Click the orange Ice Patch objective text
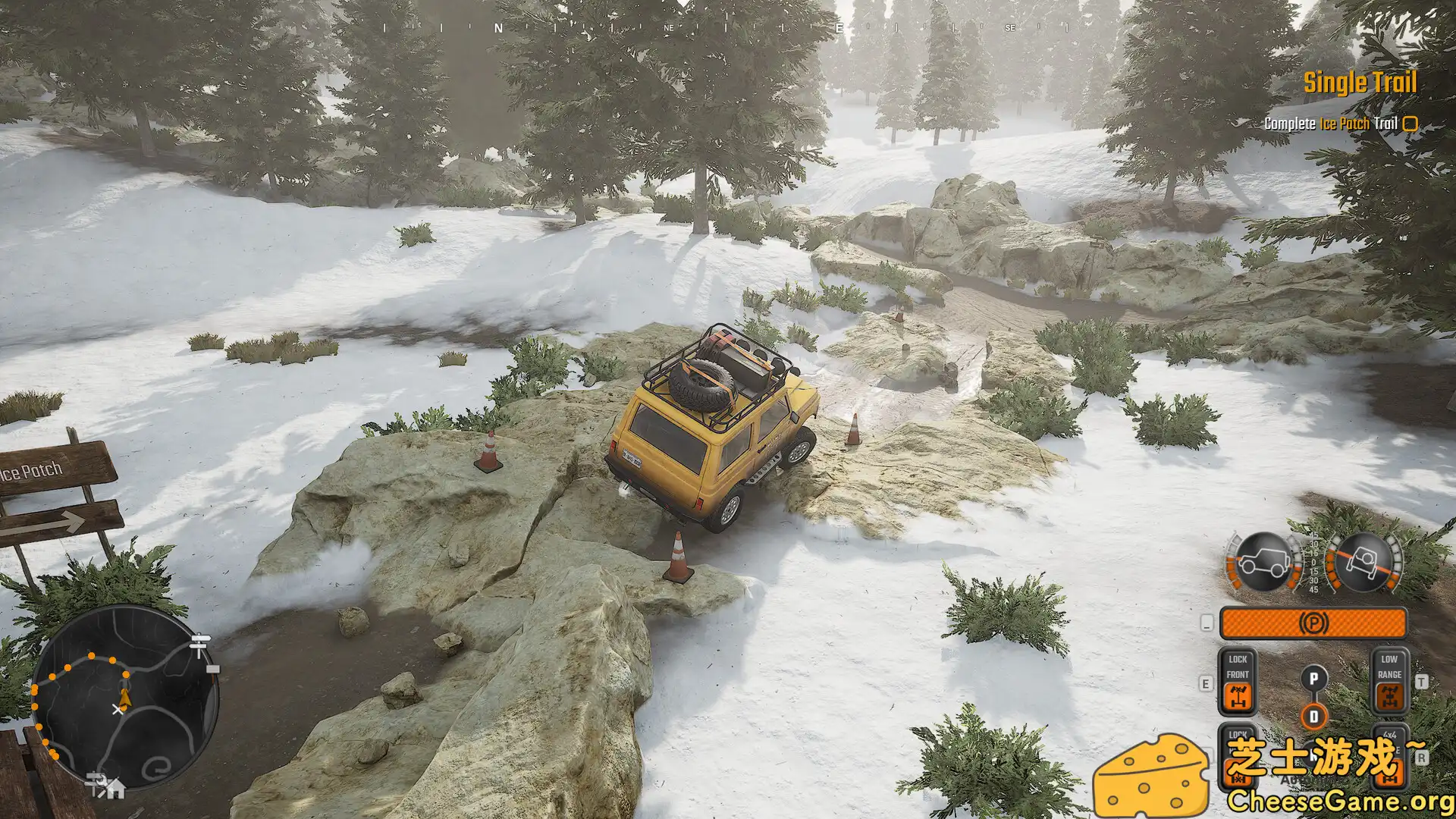 (1345, 123)
